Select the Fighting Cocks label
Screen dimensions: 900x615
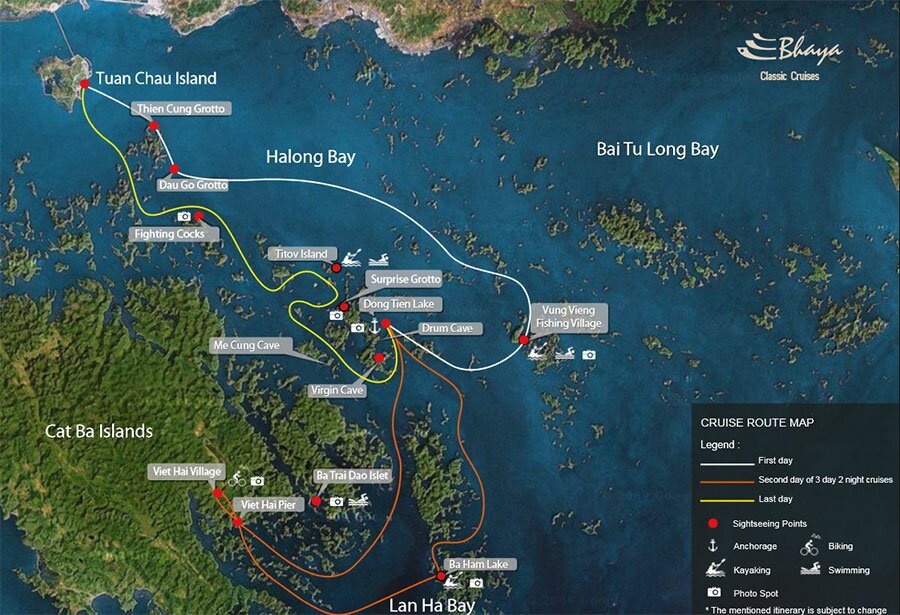point(168,234)
